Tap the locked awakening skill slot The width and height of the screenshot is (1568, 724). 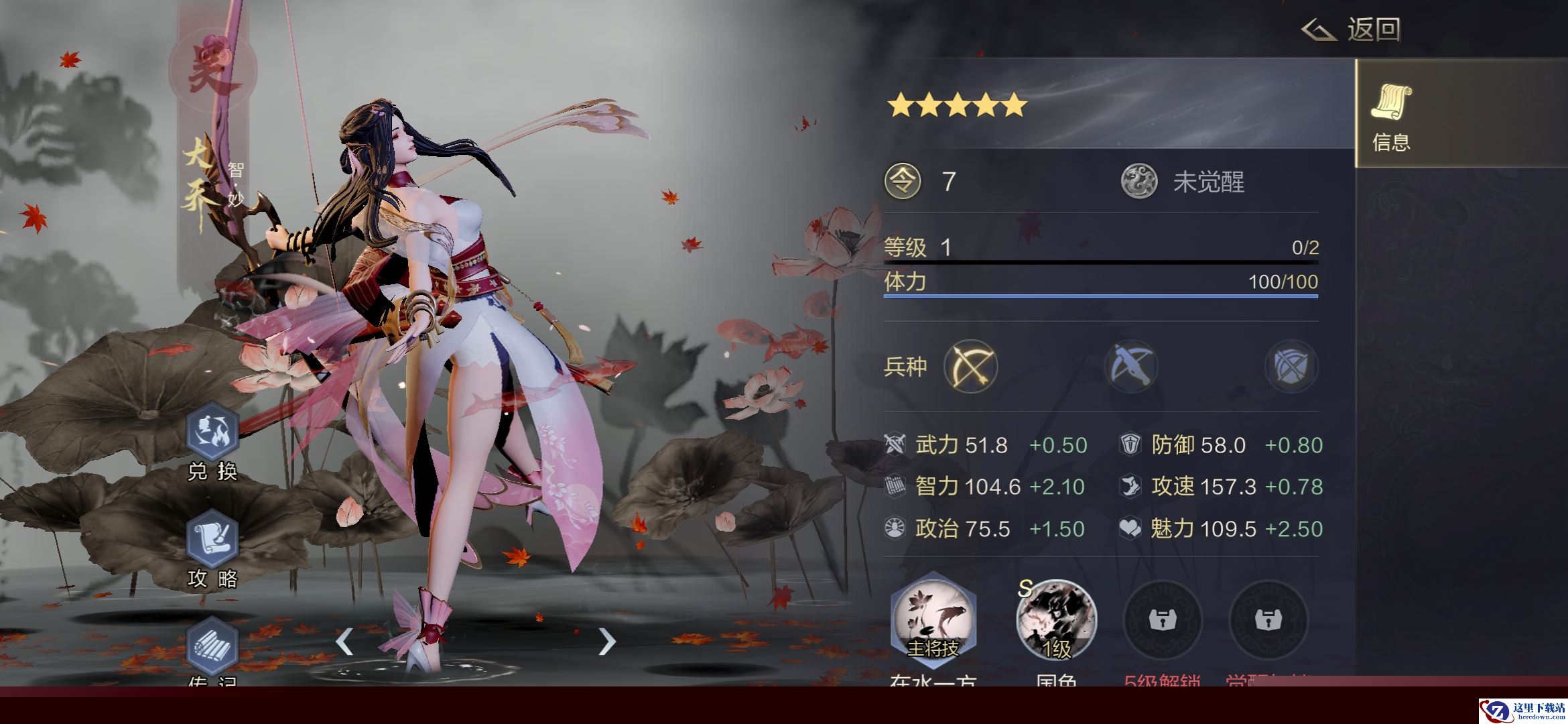(1267, 621)
